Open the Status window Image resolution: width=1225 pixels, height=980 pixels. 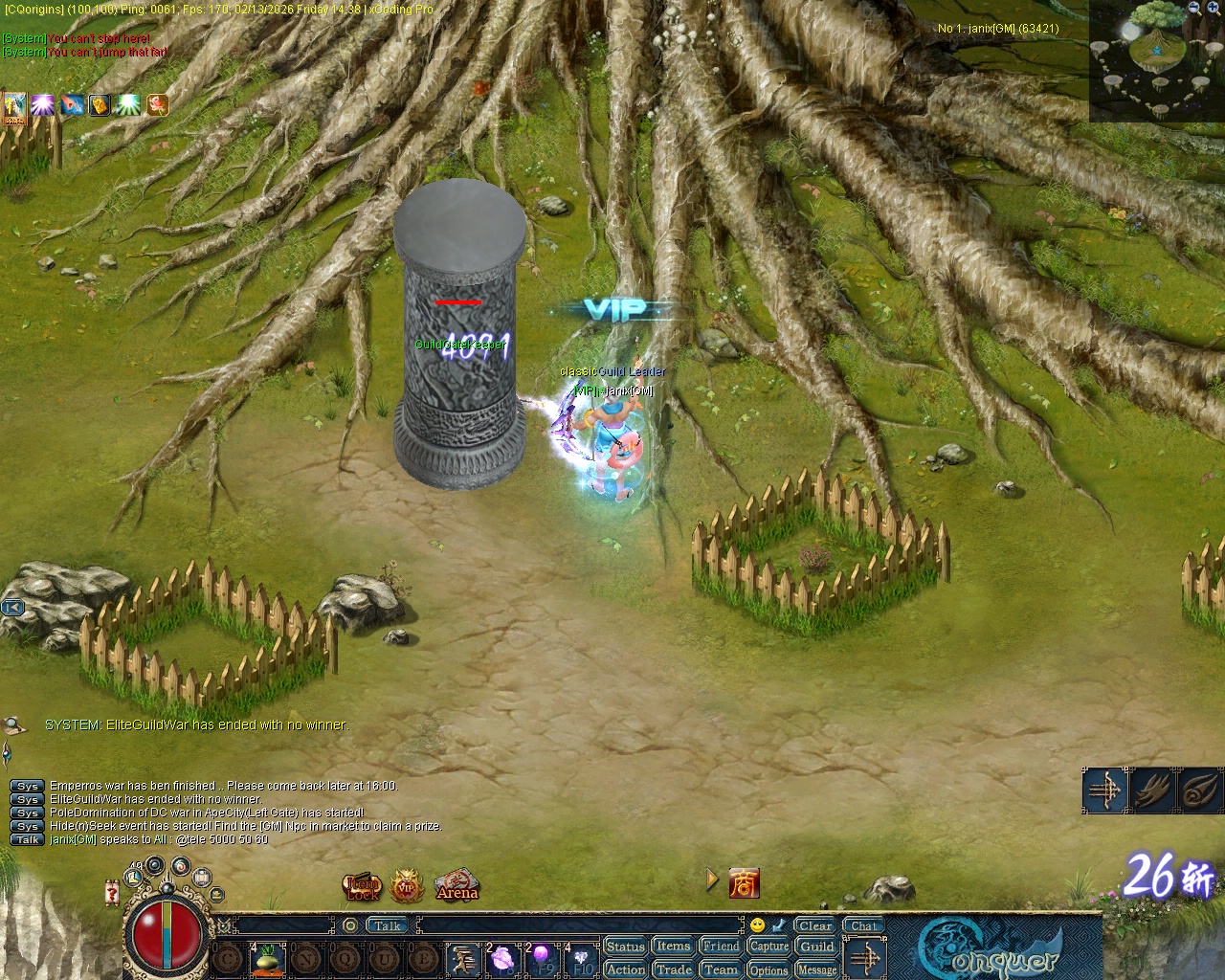624,946
